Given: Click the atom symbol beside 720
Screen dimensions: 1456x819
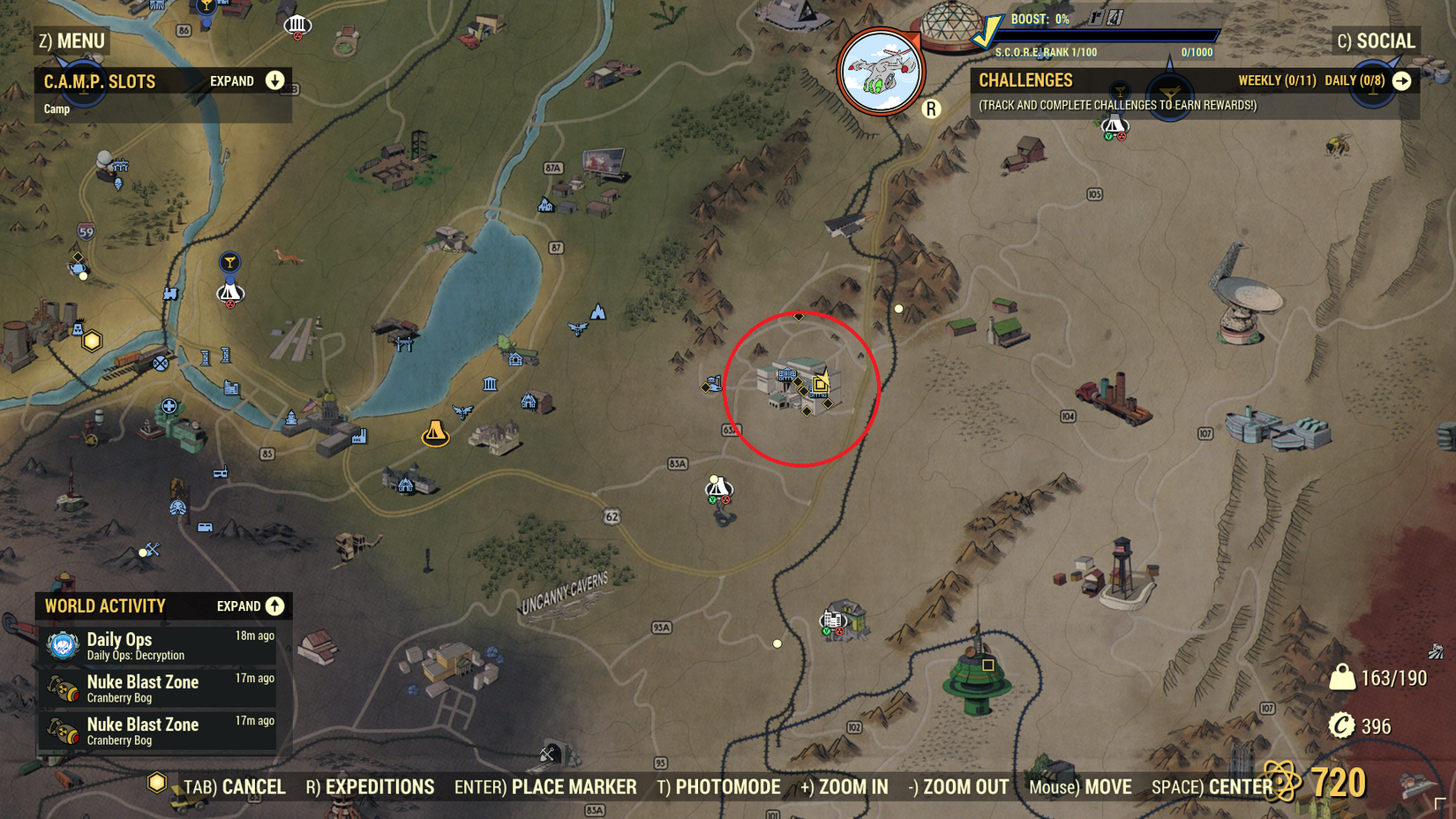Looking at the screenshot, I should pos(1279,782).
